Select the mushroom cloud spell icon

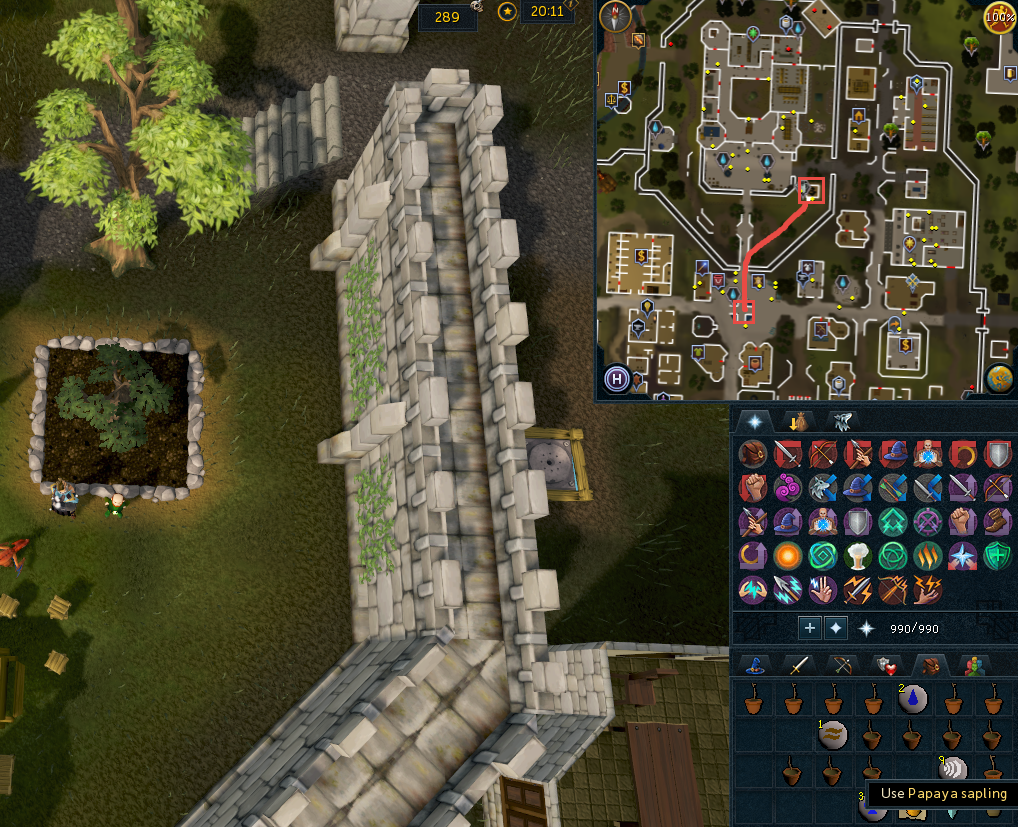coord(858,555)
